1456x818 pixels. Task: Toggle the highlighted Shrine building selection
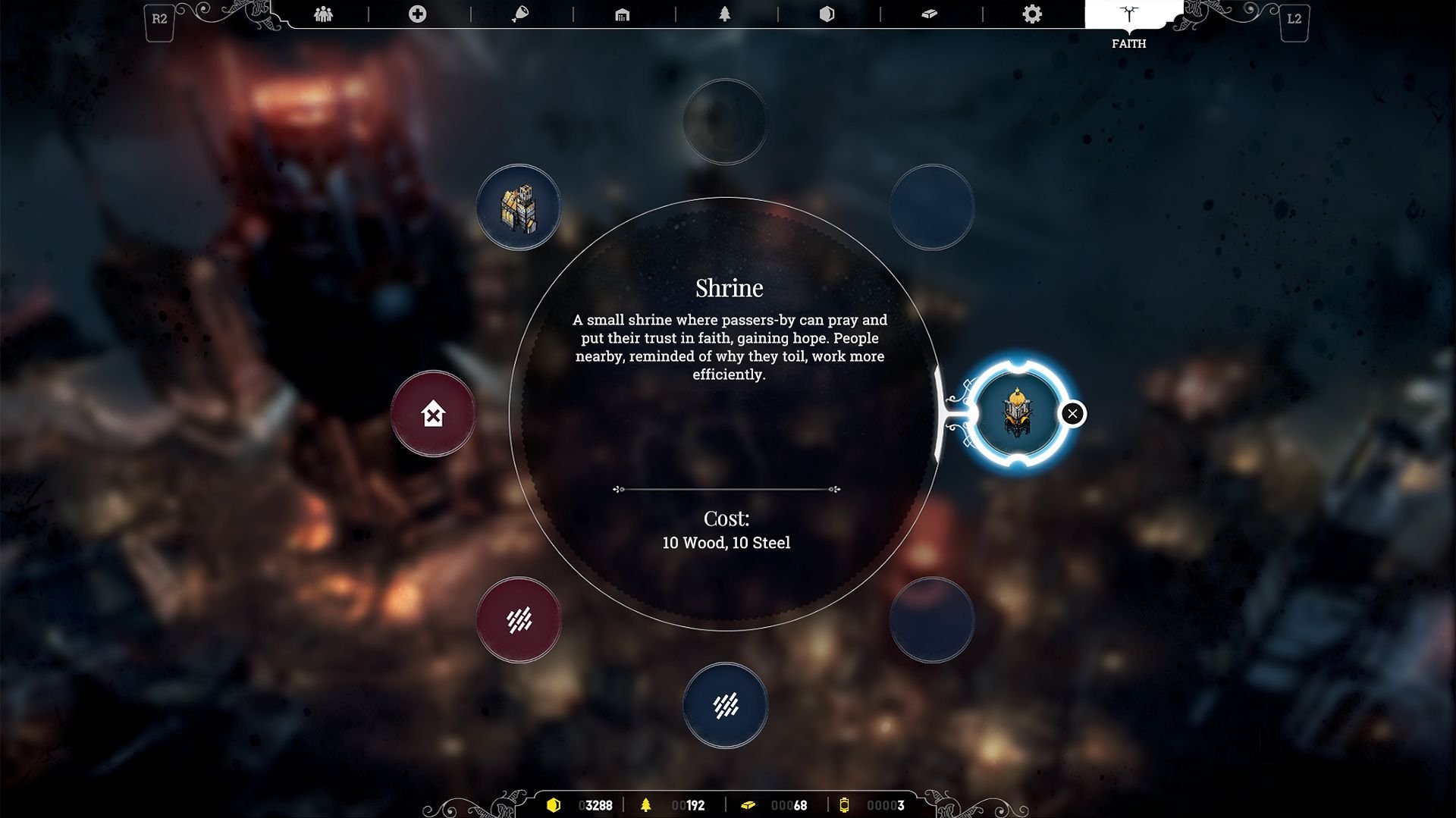click(1020, 413)
